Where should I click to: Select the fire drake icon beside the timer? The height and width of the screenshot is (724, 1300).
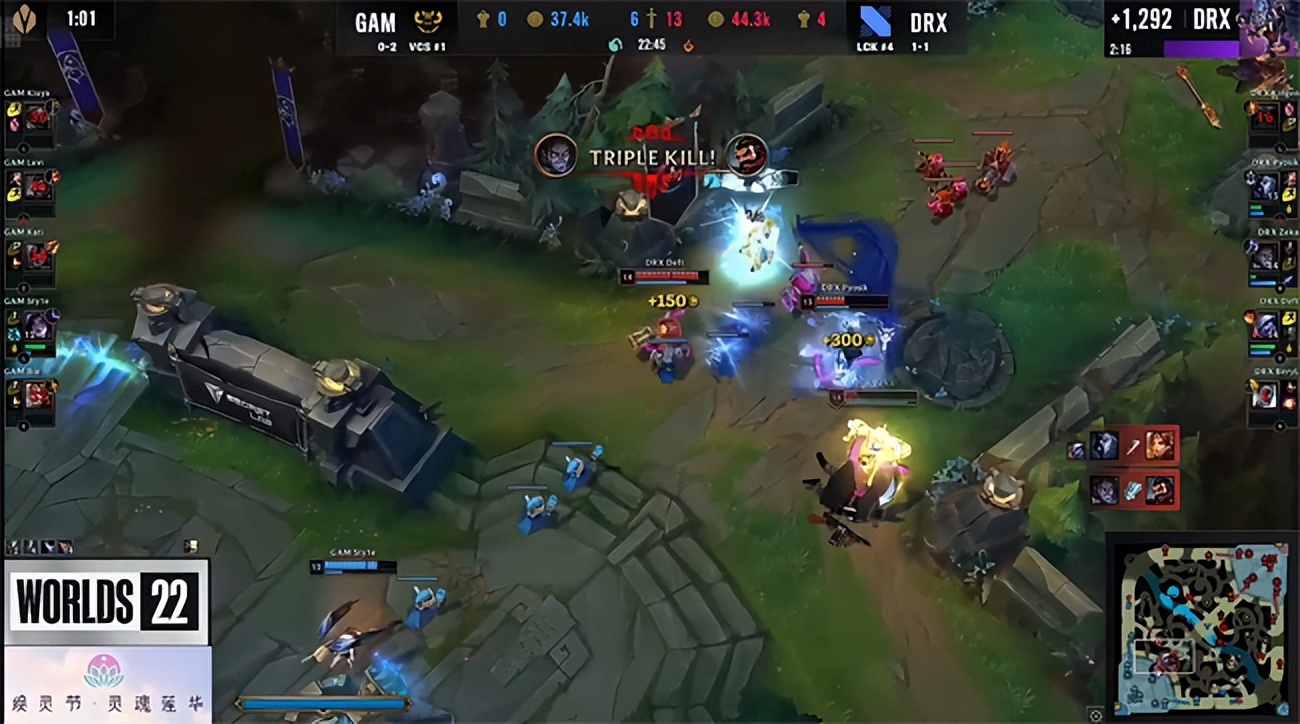[x=688, y=44]
